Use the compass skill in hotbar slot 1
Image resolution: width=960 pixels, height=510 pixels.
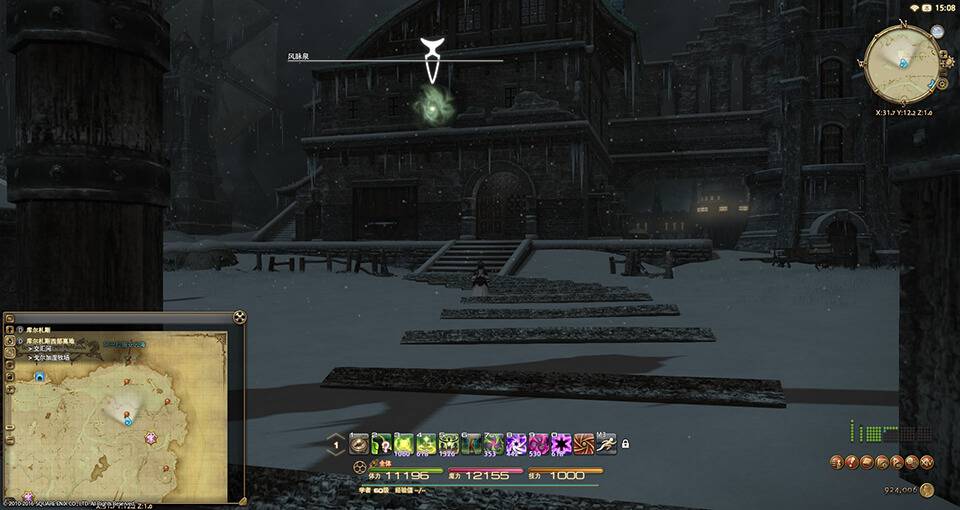(x=358, y=443)
